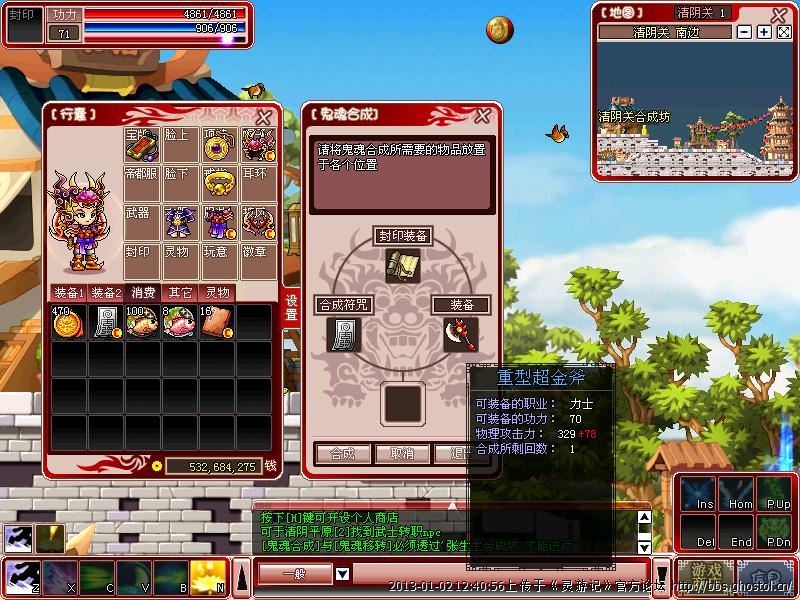Open the 灵物 inventory tab
The image size is (800, 600).
tap(217, 293)
